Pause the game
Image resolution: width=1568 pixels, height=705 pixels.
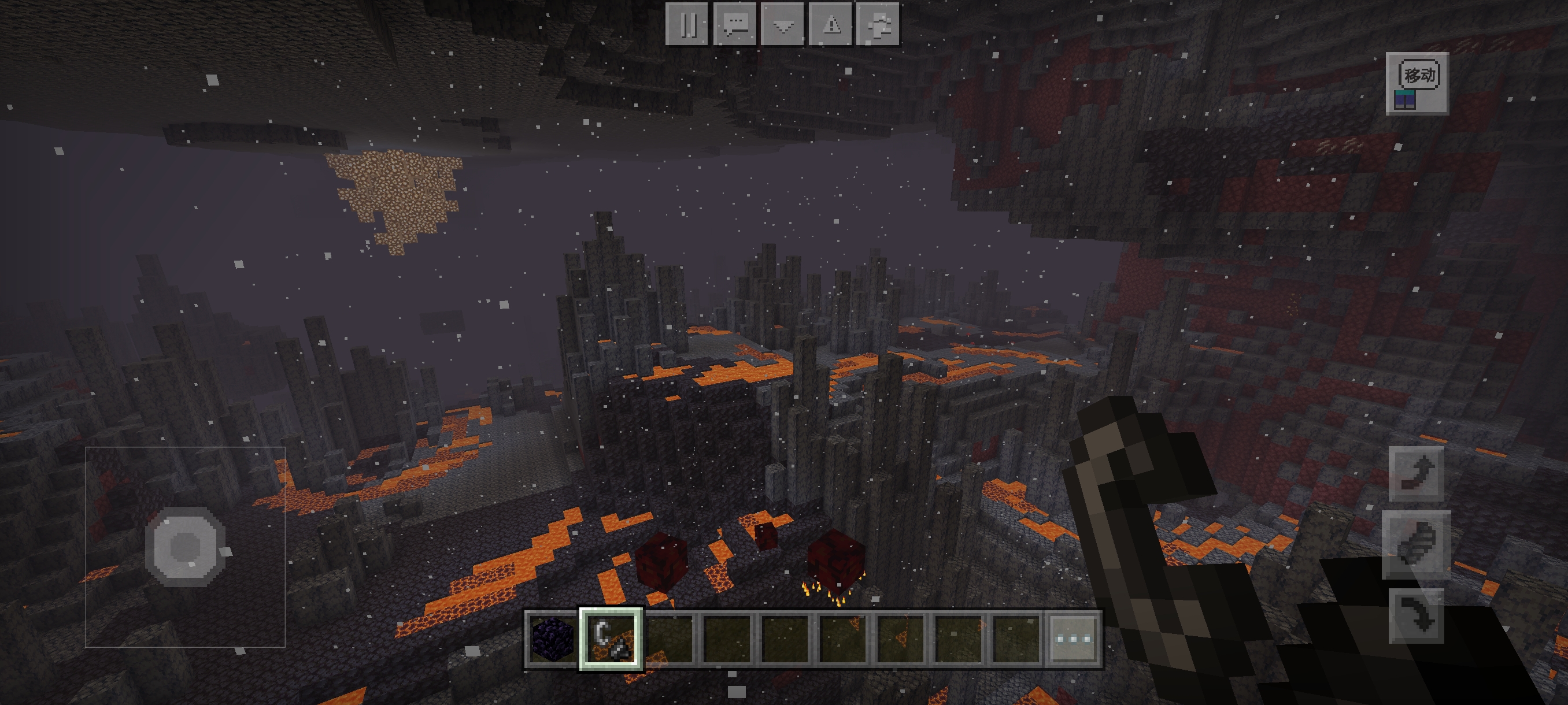(x=687, y=24)
